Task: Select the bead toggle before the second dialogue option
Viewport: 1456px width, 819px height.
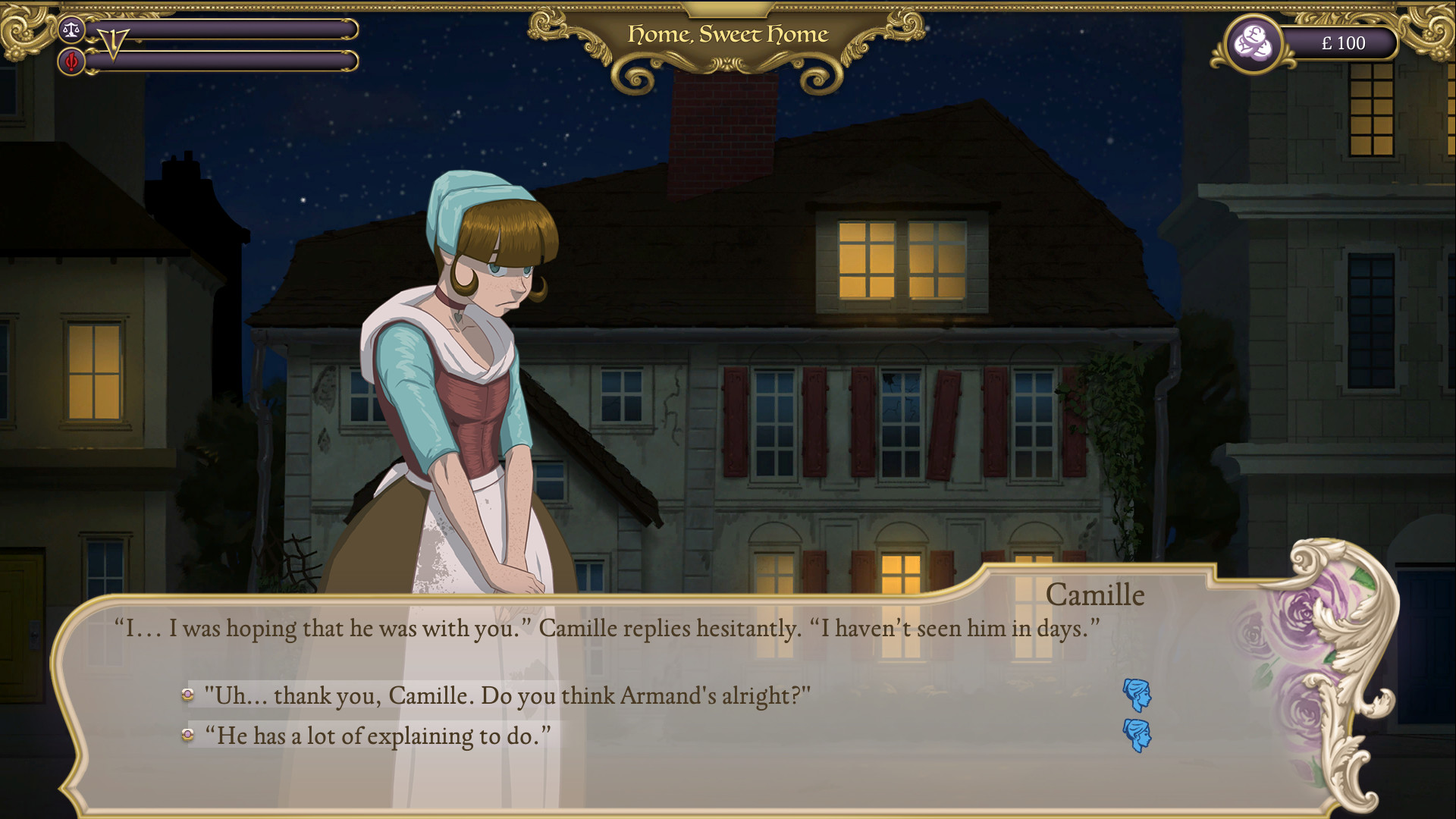Action: [187, 733]
